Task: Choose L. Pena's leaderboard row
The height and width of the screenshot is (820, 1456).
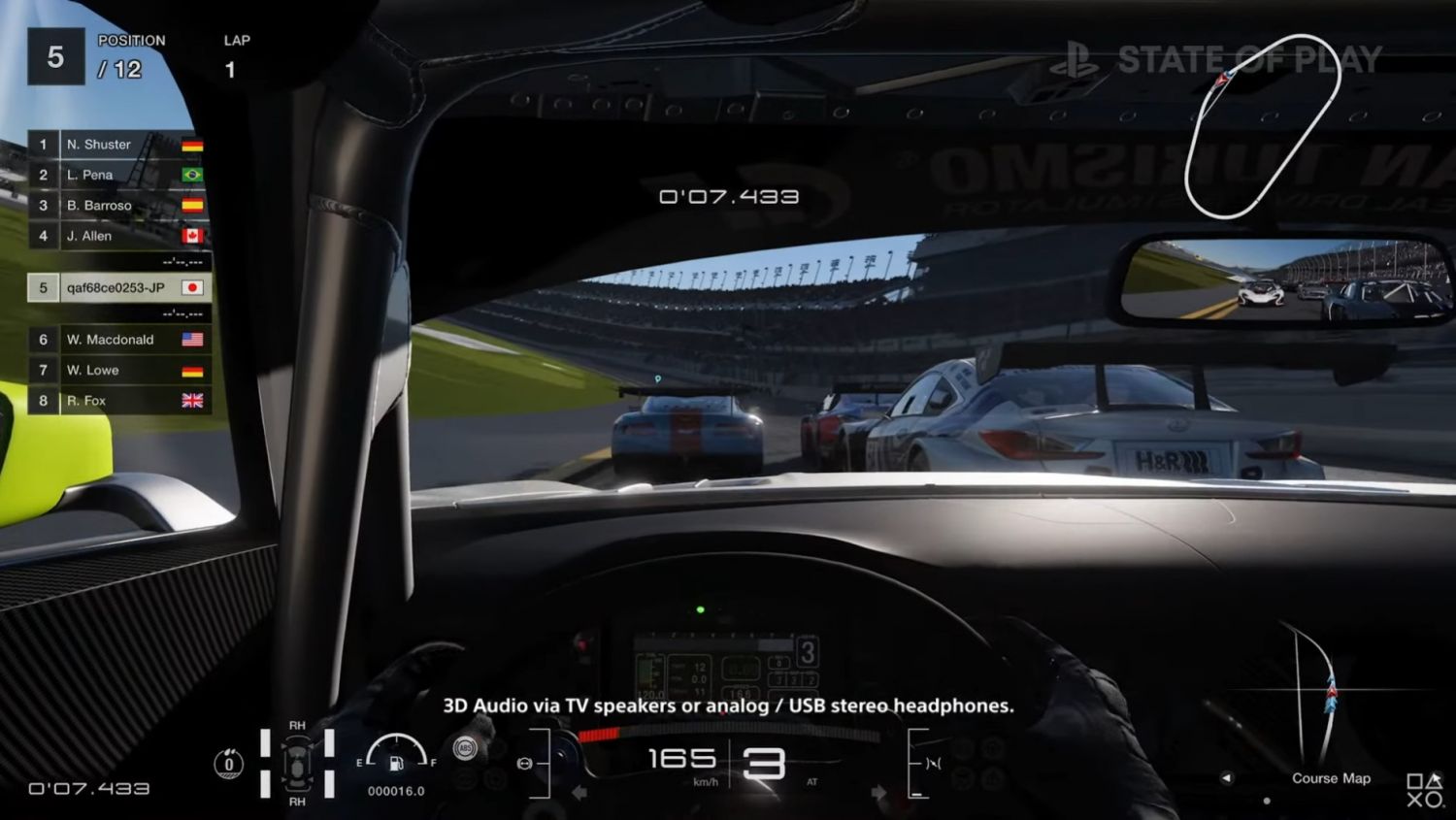Action: pyautogui.click(x=116, y=175)
